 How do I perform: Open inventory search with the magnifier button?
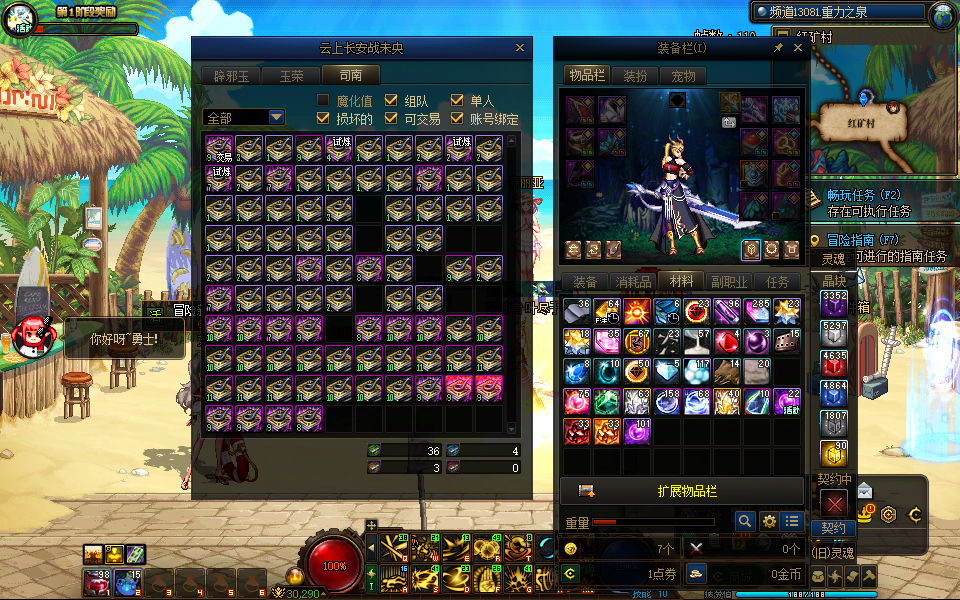744,521
